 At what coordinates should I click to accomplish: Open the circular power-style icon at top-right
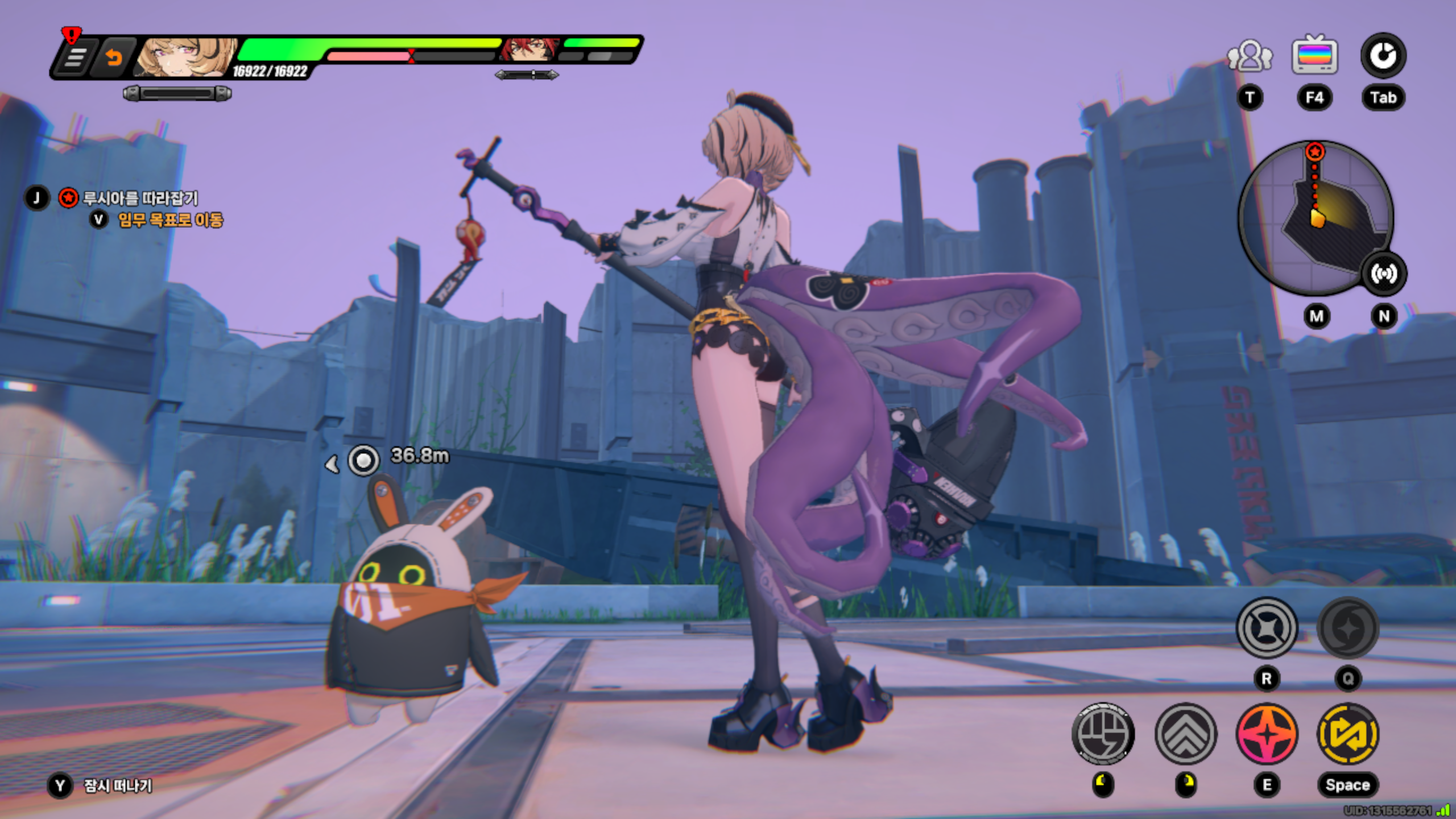point(1383,56)
